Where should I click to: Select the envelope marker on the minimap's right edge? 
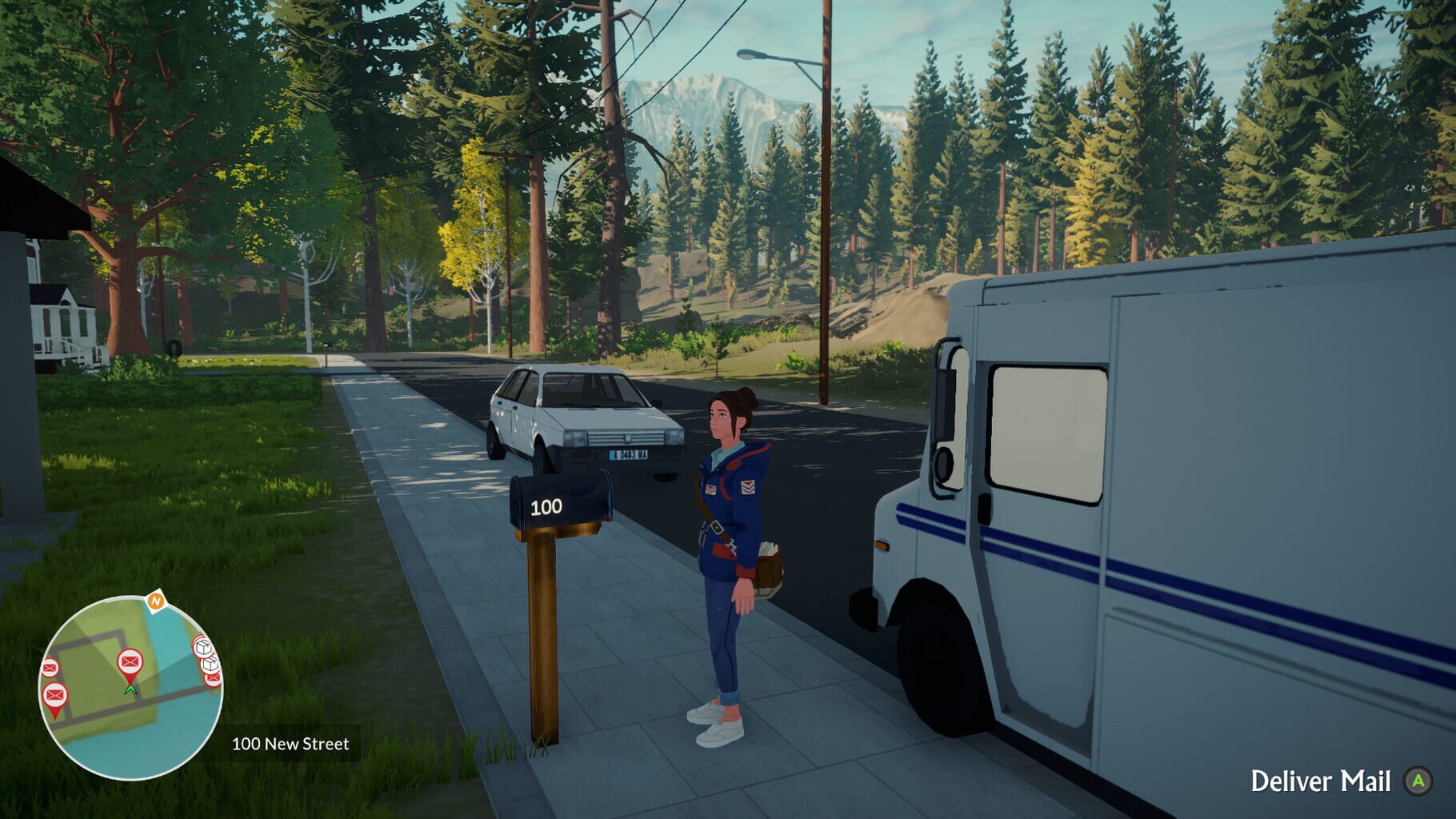coord(213,678)
